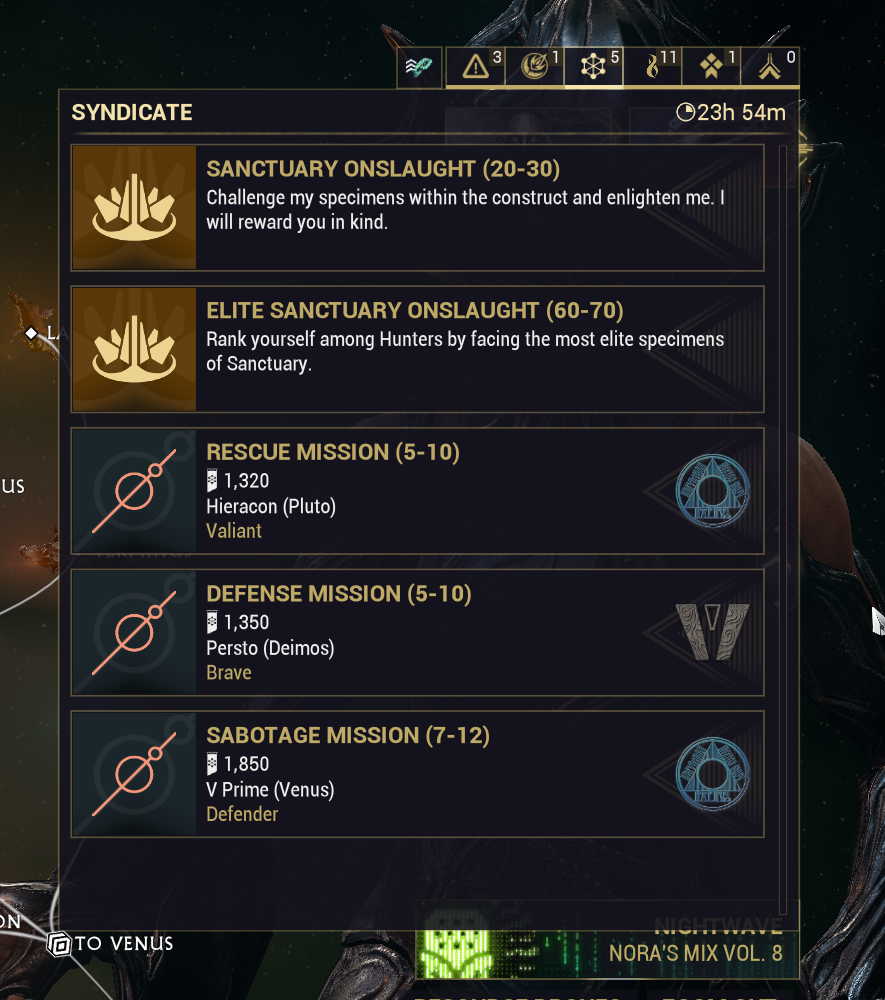Click the wave-and-ship icon left of the tabs
This screenshot has width=885, height=1000.
coord(418,67)
